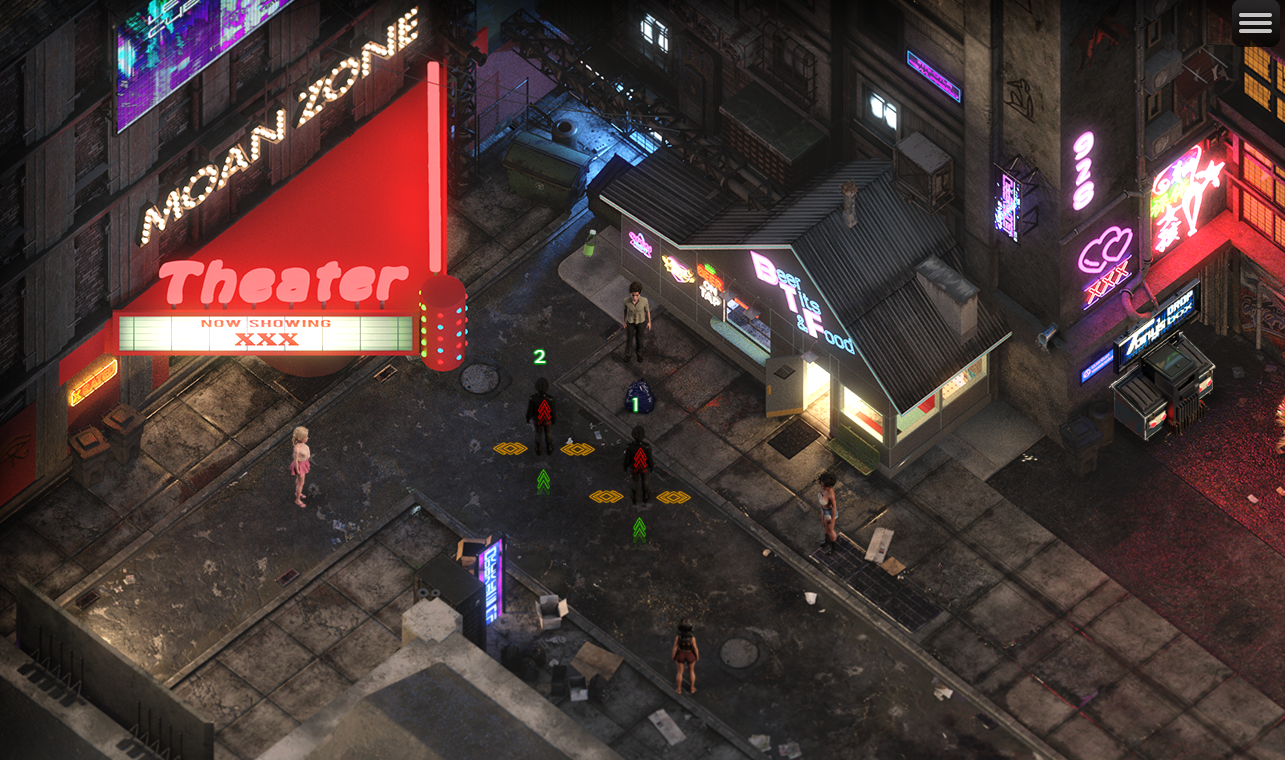Click the green arrow below unit 2
Viewport: 1285px width, 760px height.
pyautogui.click(x=543, y=481)
